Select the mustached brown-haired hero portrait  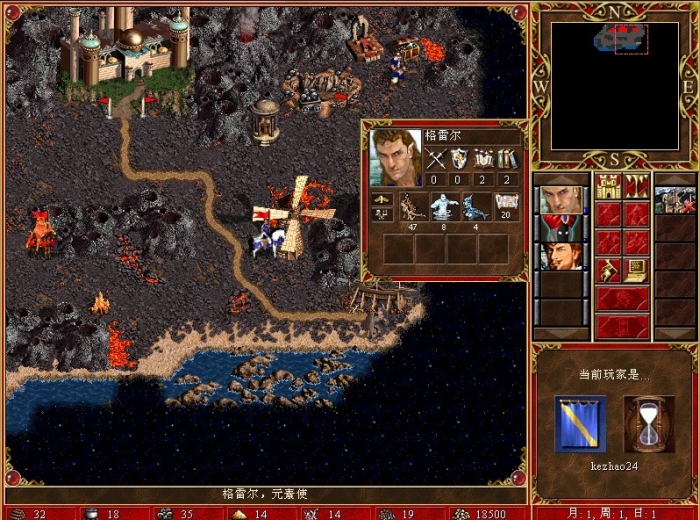(560, 257)
